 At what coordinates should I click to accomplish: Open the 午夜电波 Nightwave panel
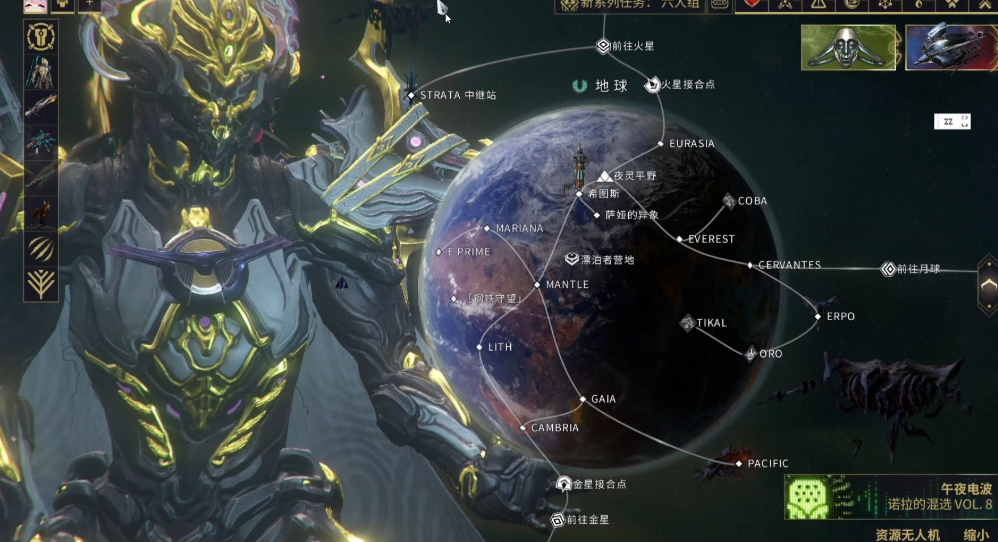point(890,497)
